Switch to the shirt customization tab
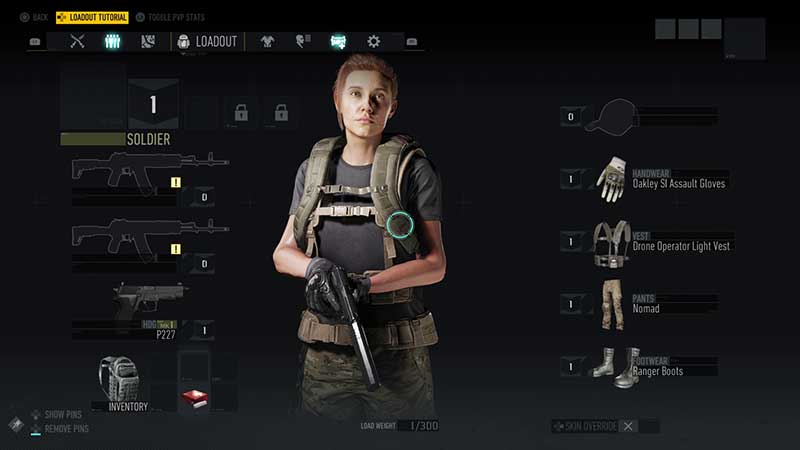 coord(267,41)
